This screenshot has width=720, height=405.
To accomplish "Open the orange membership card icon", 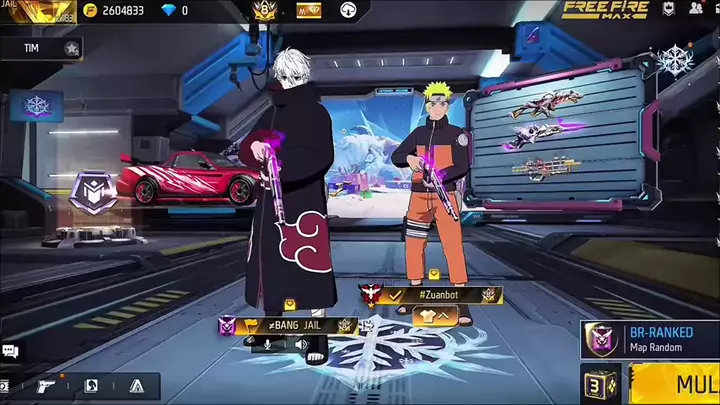I will point(309,10).
